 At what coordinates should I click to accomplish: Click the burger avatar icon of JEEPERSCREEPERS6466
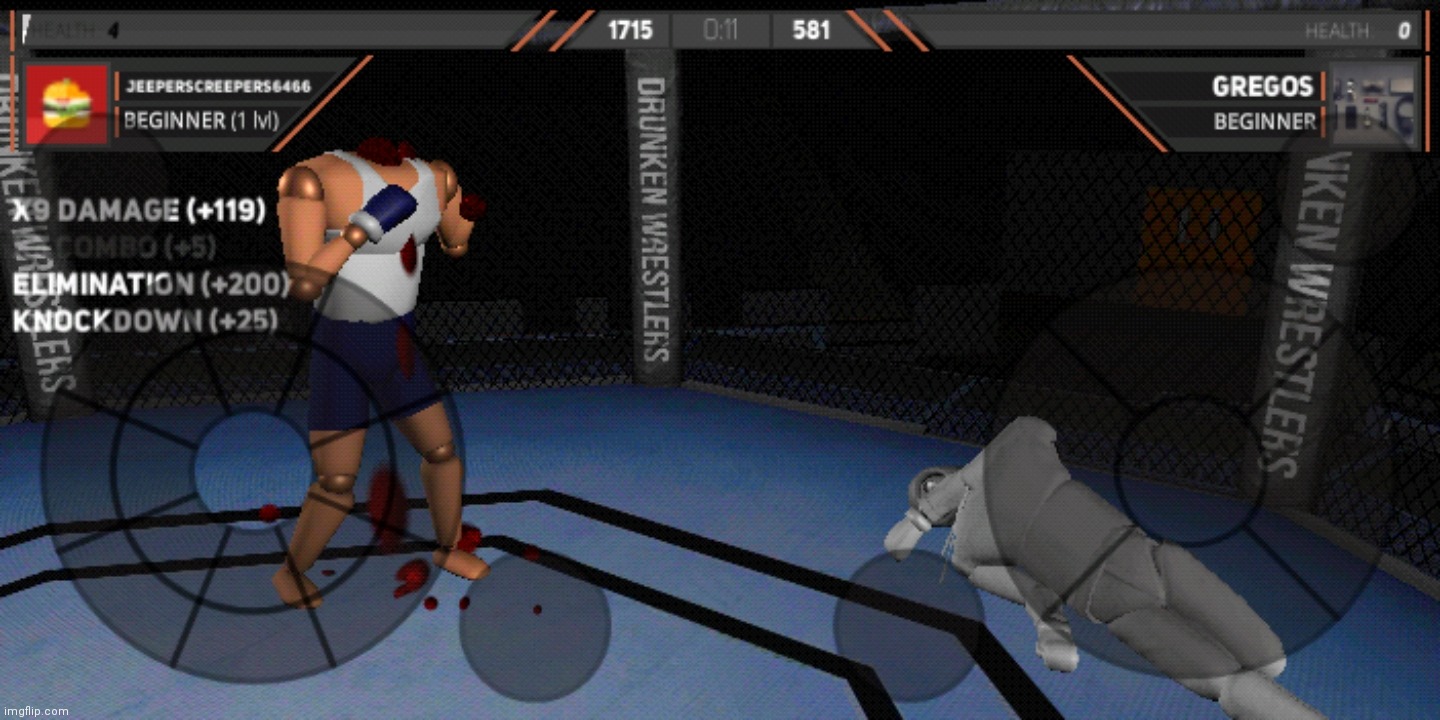66,104
